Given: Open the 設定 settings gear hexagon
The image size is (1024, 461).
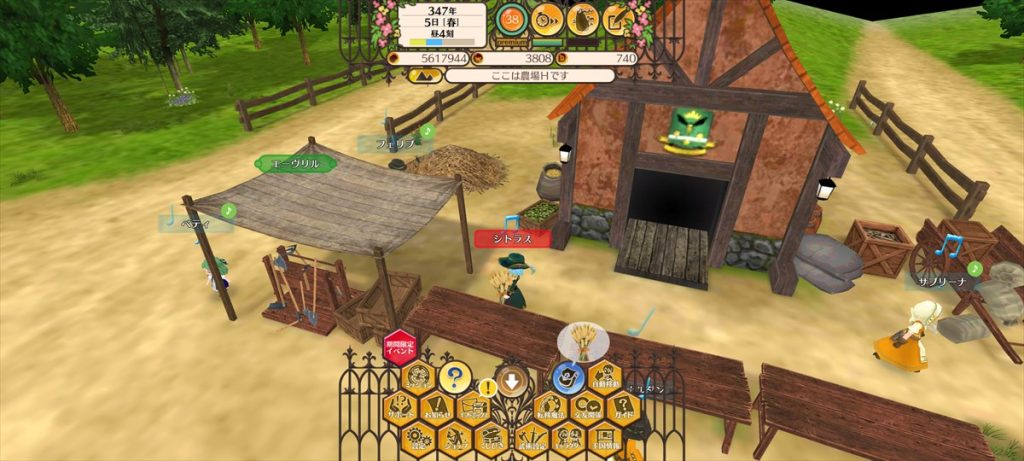Looking at the screenshot, I should tap(419, 437).
